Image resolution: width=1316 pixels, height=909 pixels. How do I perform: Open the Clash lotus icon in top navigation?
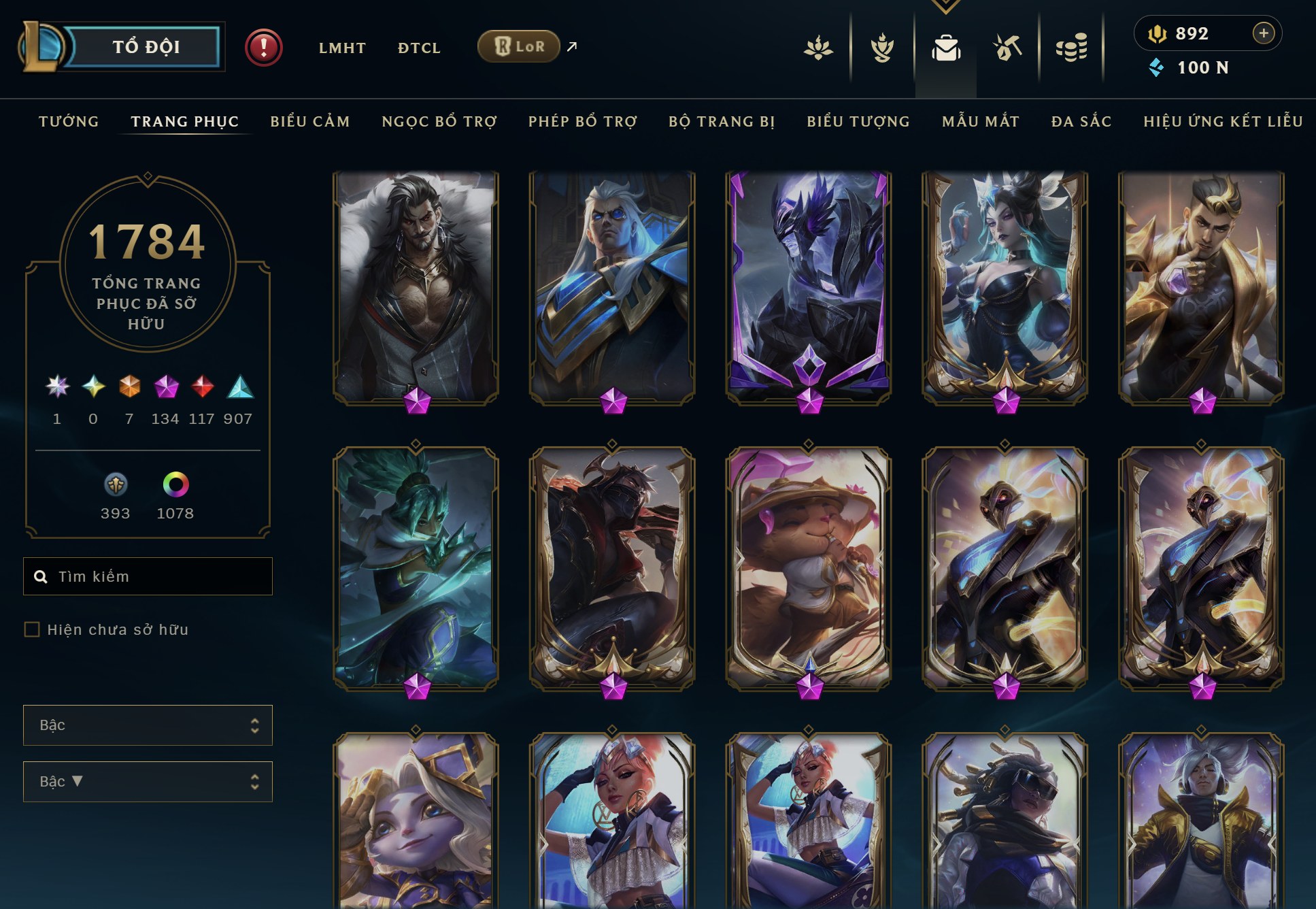tap(818, 48)
